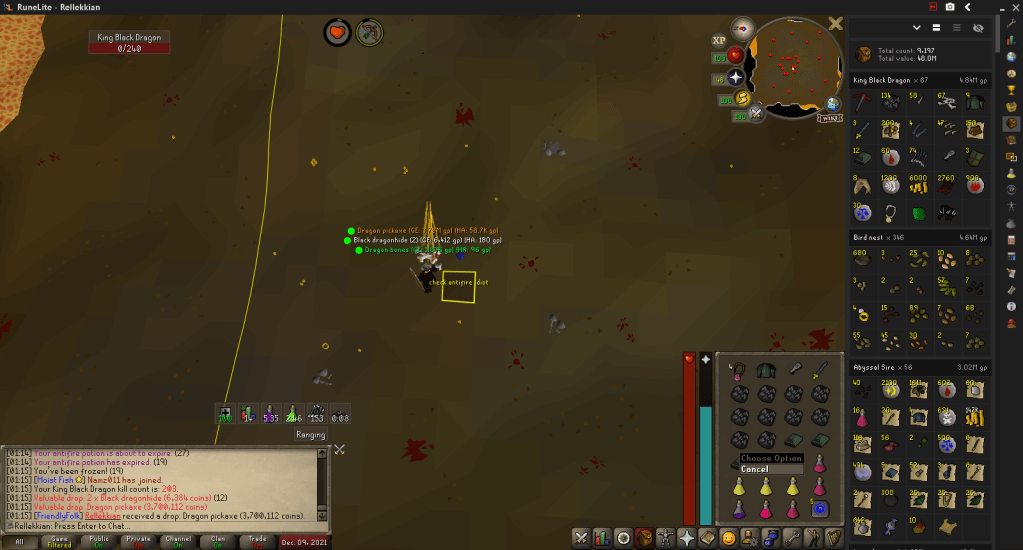1023x550 pixels.
Task: Select the green dragonhide body in inventory
Action: click(766, 371)
